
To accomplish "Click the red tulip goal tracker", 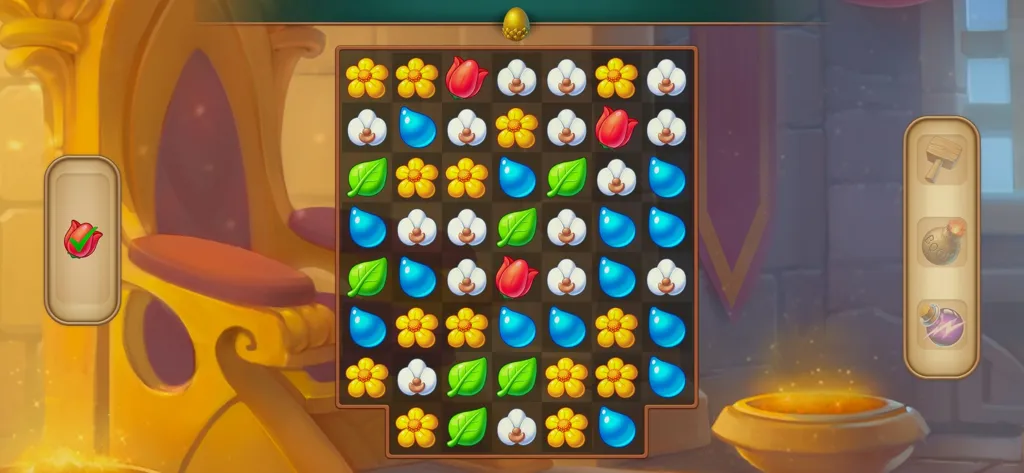I will click(x=82, y=239).
